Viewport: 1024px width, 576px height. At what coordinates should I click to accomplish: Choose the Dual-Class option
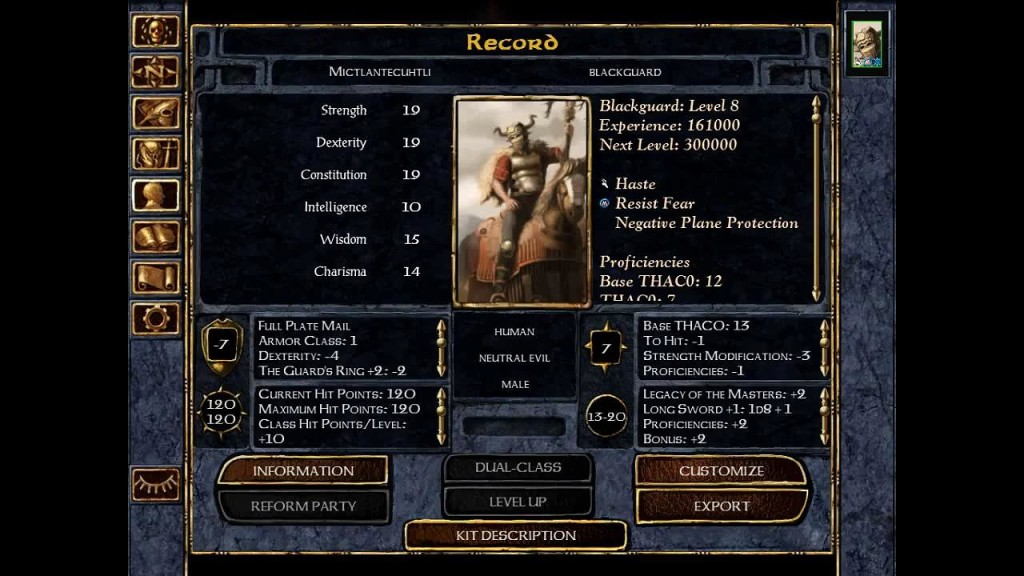click(x=517, y=467)
